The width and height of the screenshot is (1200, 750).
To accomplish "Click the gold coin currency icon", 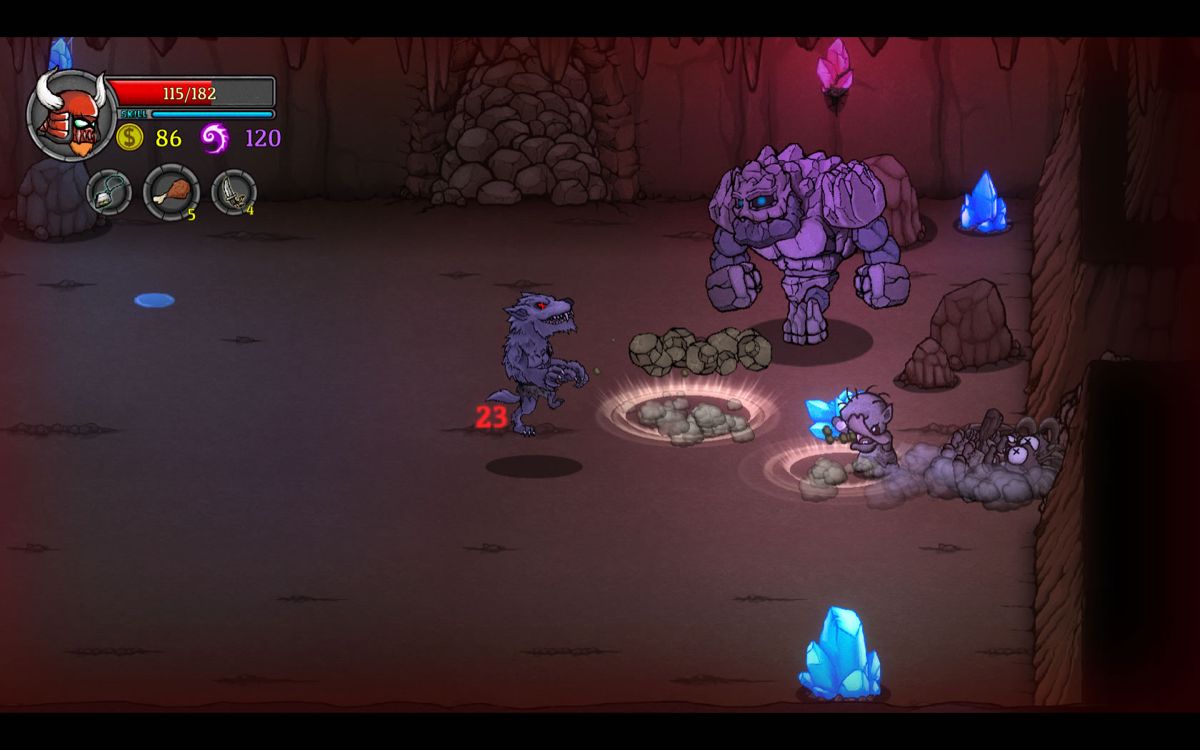I will tap(130, 137).
